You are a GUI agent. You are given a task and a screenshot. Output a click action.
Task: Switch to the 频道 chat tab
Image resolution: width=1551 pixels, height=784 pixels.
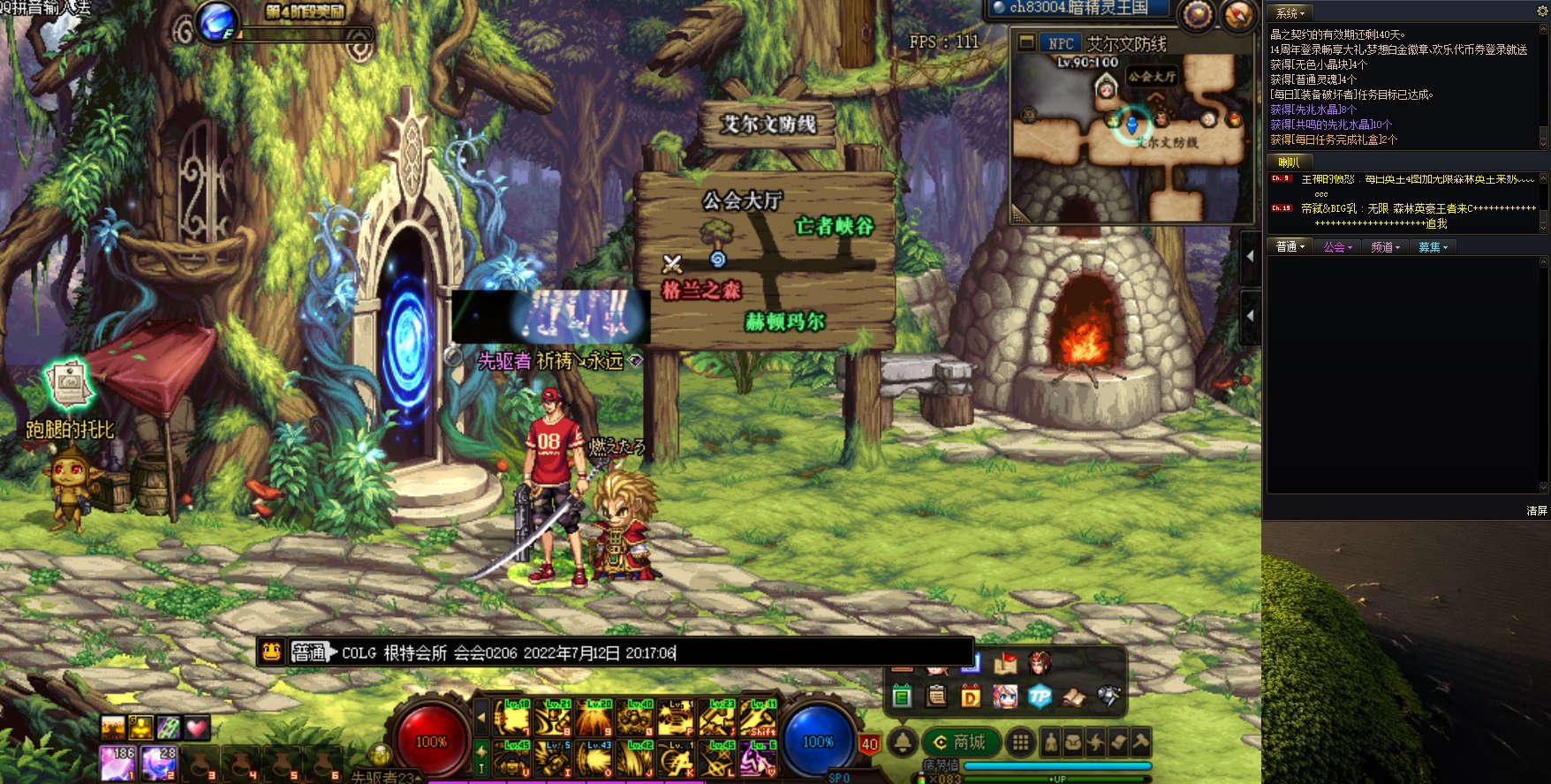click(1385, 247)
